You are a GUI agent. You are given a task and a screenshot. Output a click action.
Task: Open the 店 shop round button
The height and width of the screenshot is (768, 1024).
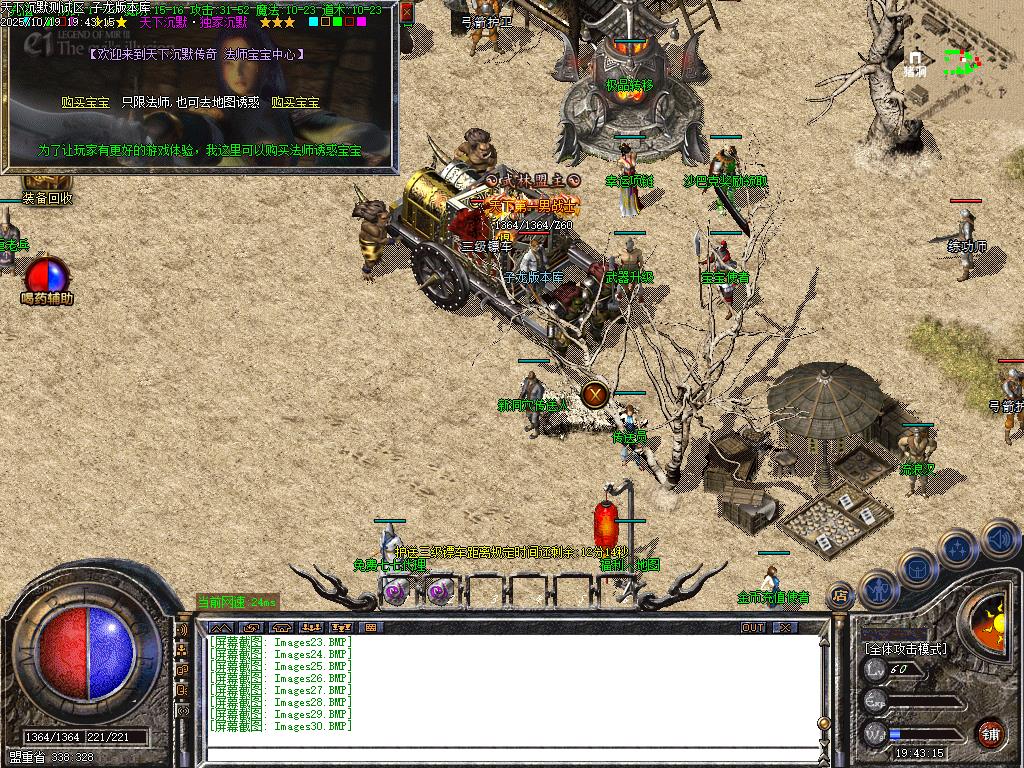841,596
